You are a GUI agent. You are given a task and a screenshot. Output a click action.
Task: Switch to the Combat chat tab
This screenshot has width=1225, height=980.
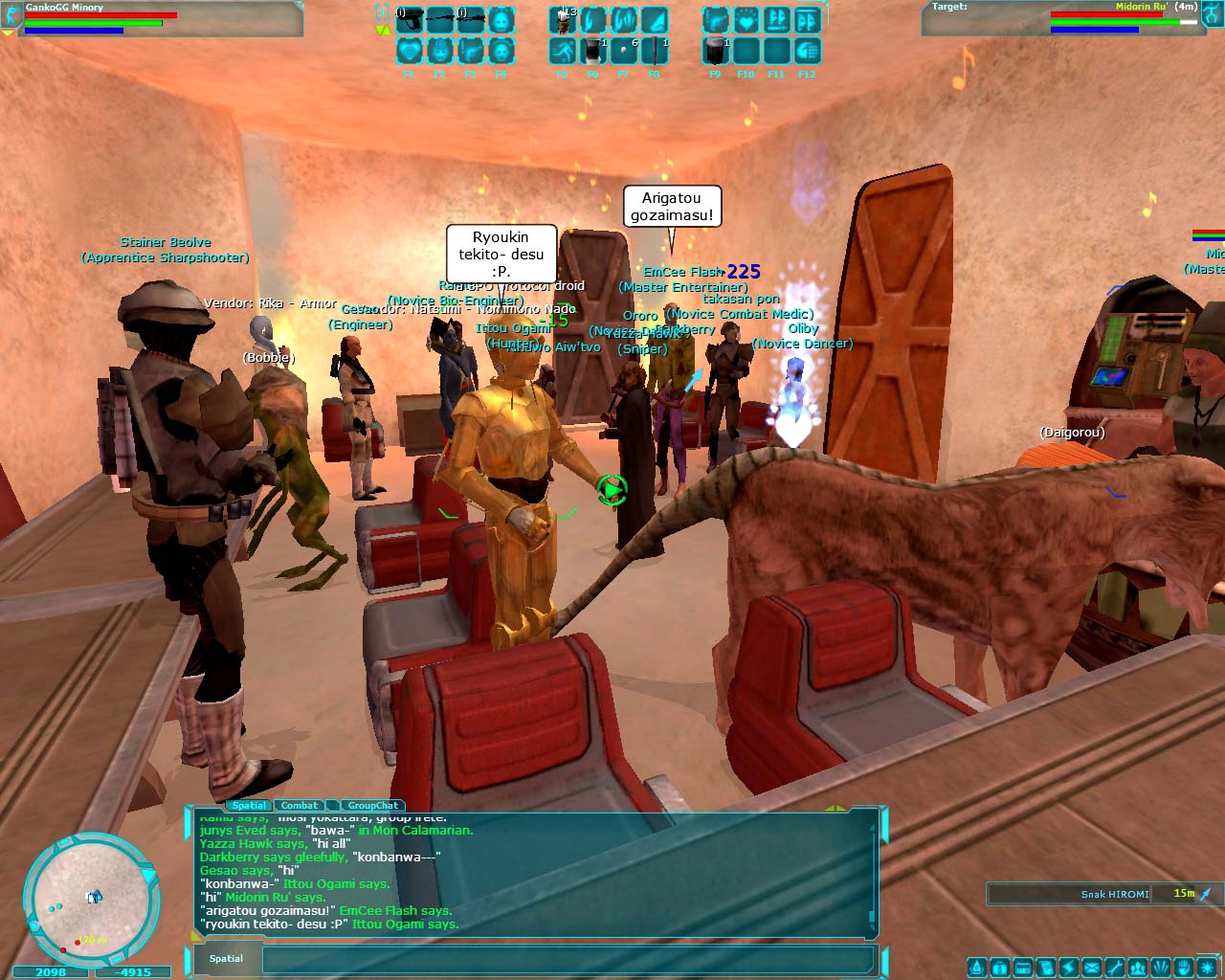tap(300, 806)
